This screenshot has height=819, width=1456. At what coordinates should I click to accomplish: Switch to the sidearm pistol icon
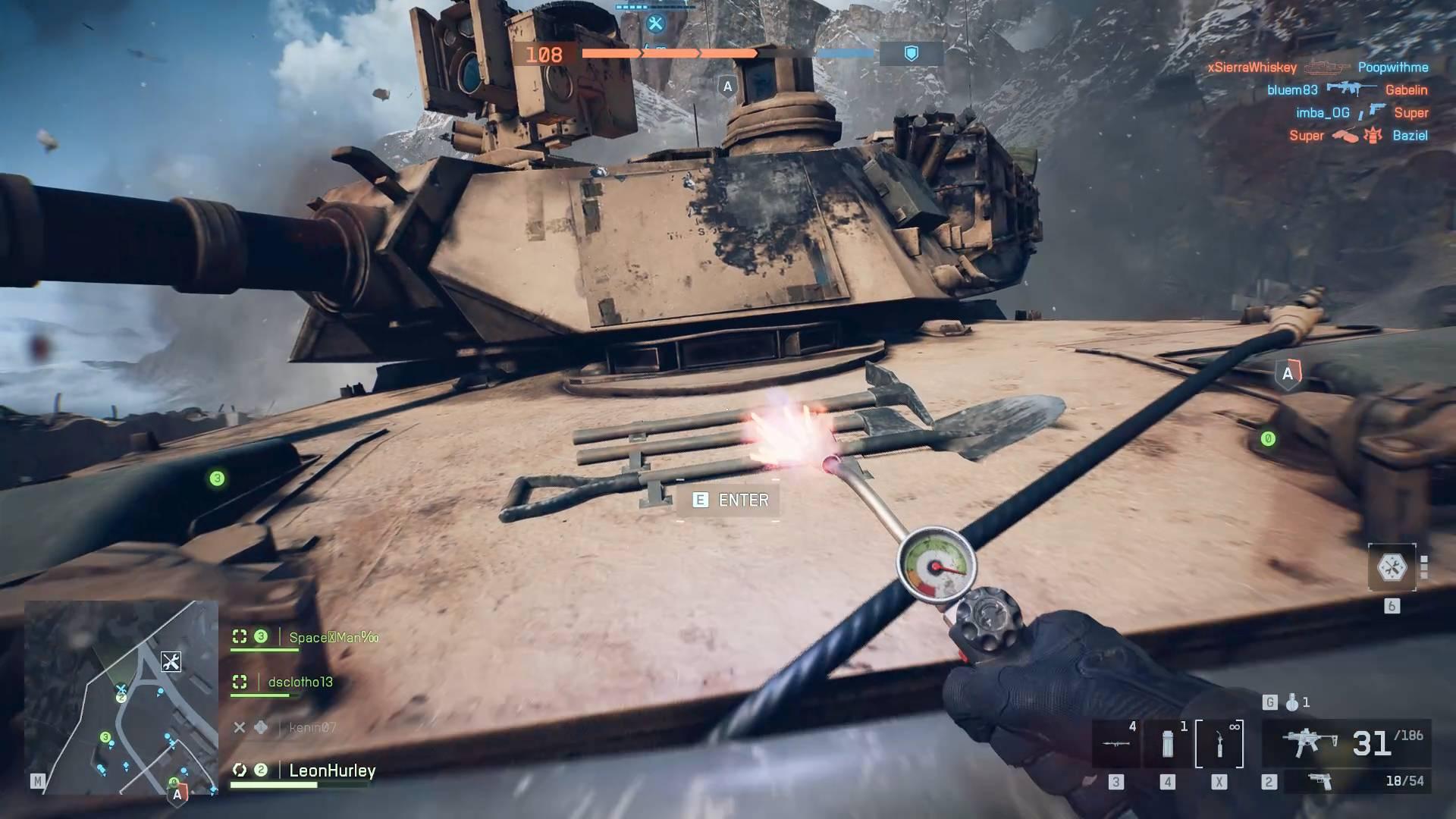(1320, 781)
